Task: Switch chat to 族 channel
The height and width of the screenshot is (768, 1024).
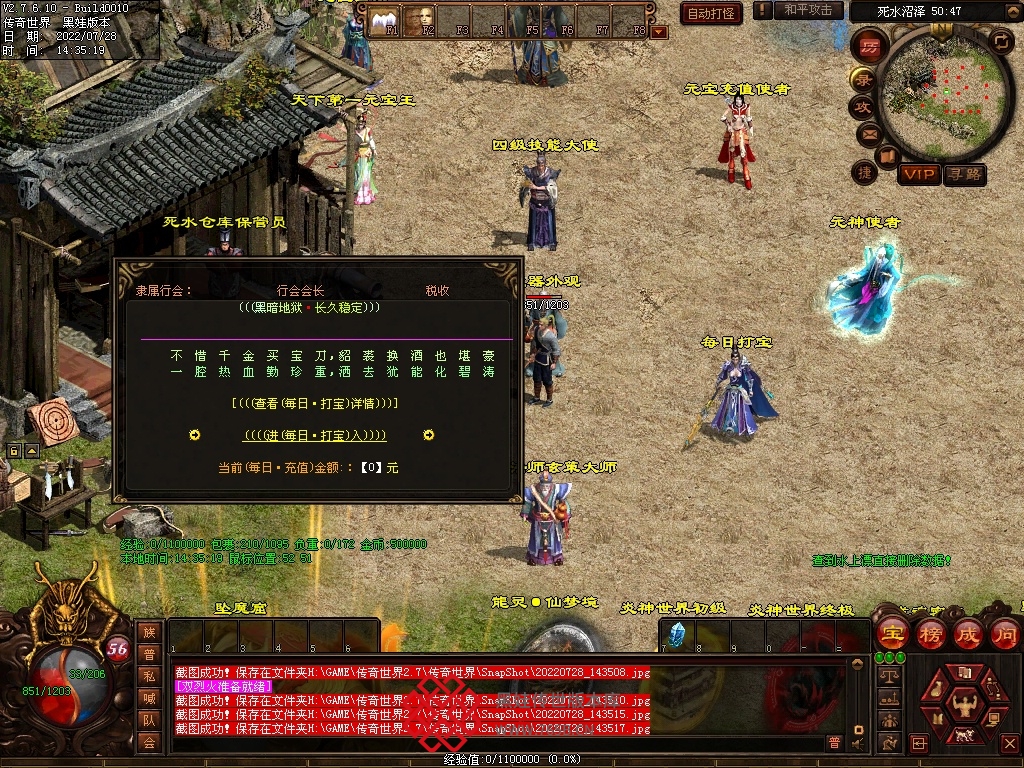Action: tap(149, 632)
